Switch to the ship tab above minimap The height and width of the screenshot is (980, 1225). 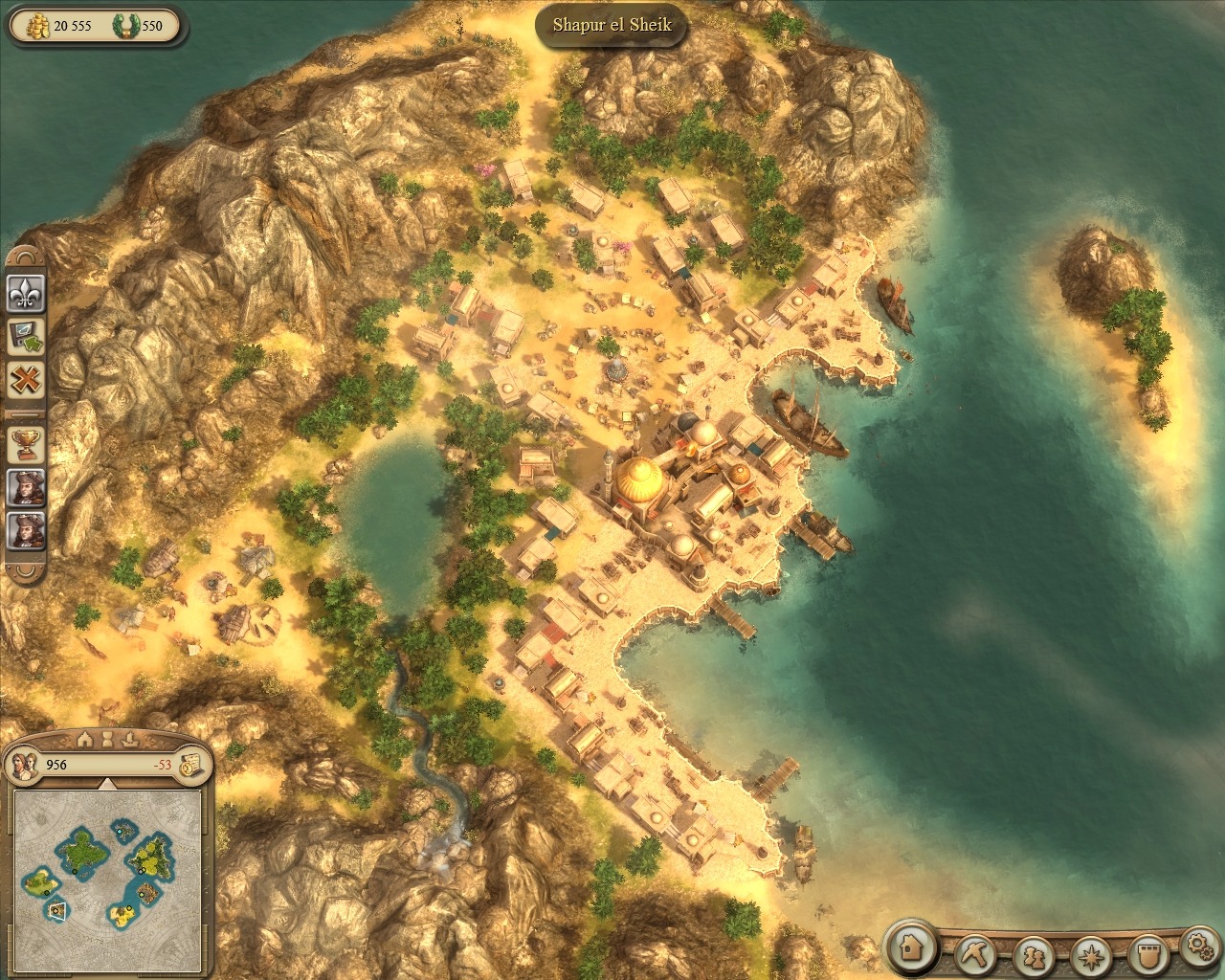131,739
